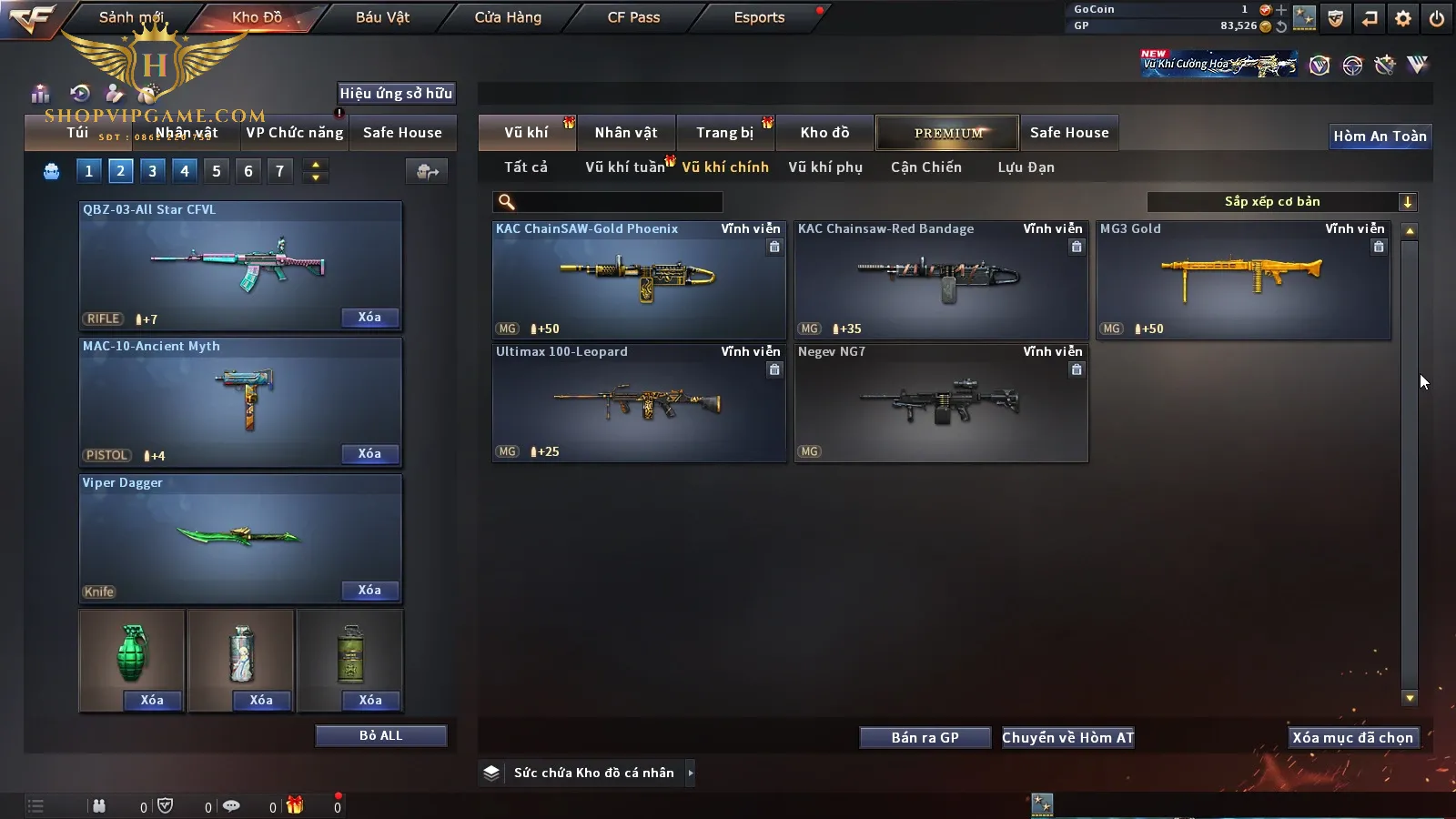This screenshot has height=819, width=1456.
Task: Select the KAC ChainSAW-Gold Phoenix weapon
Action: click(639, 280)
